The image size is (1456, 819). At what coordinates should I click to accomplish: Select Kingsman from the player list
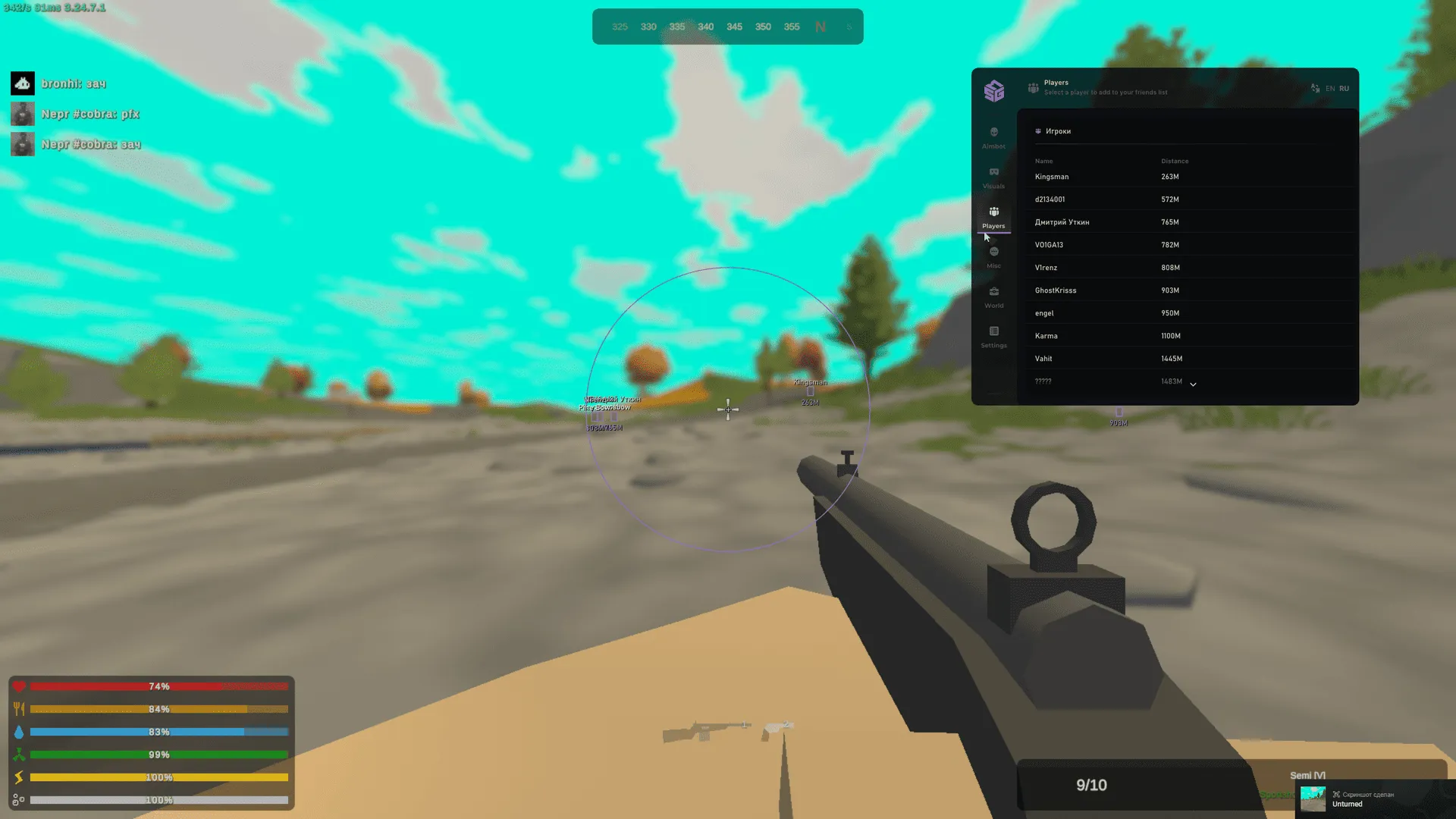click(x=1052, y=176)
